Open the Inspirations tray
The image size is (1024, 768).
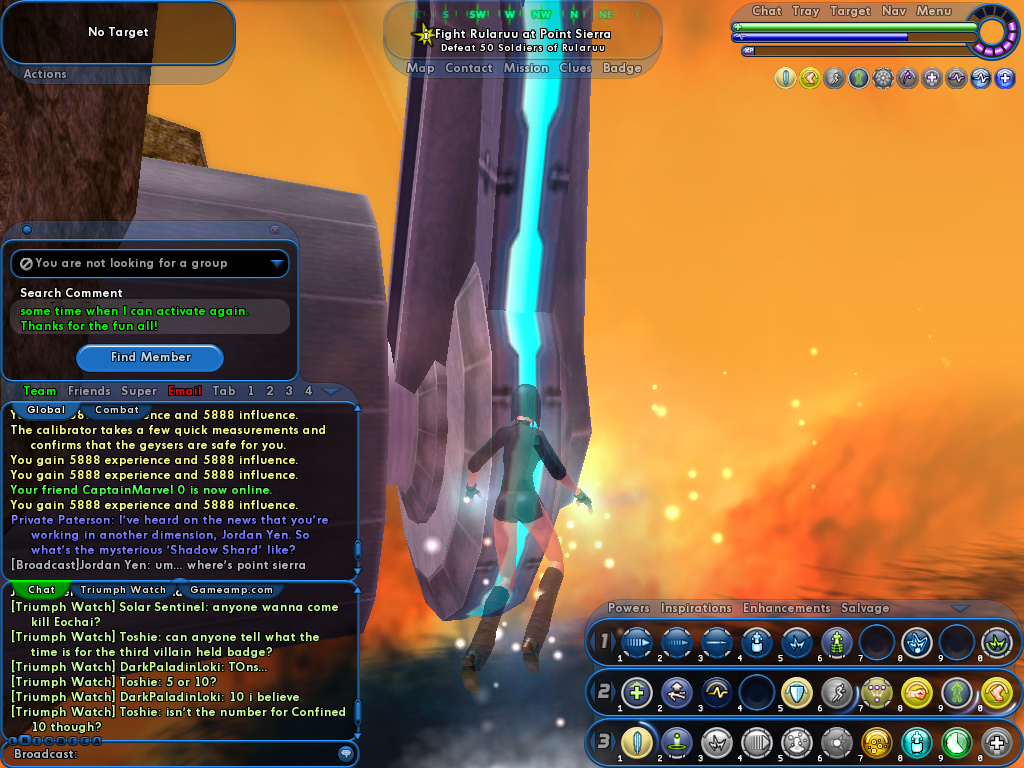point(696,608)
